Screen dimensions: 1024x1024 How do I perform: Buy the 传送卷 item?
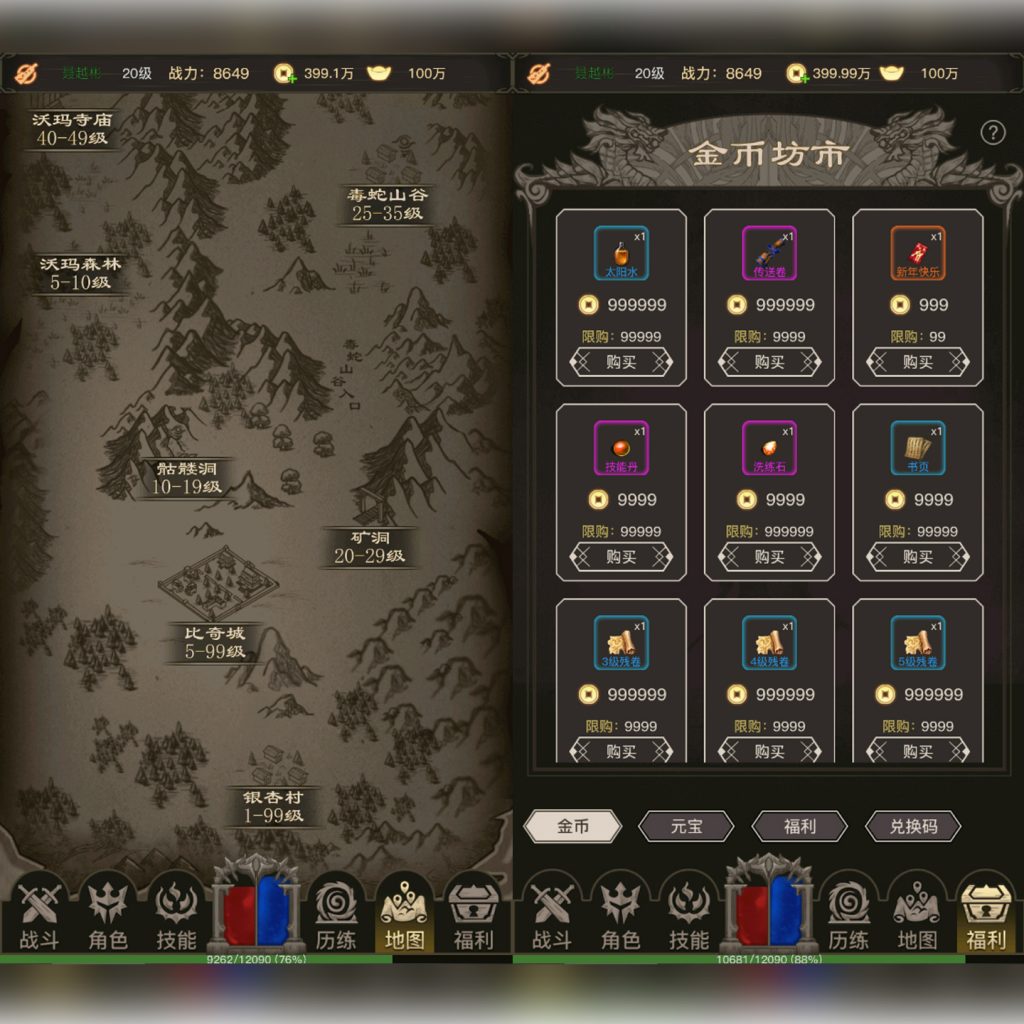point(769,362)
